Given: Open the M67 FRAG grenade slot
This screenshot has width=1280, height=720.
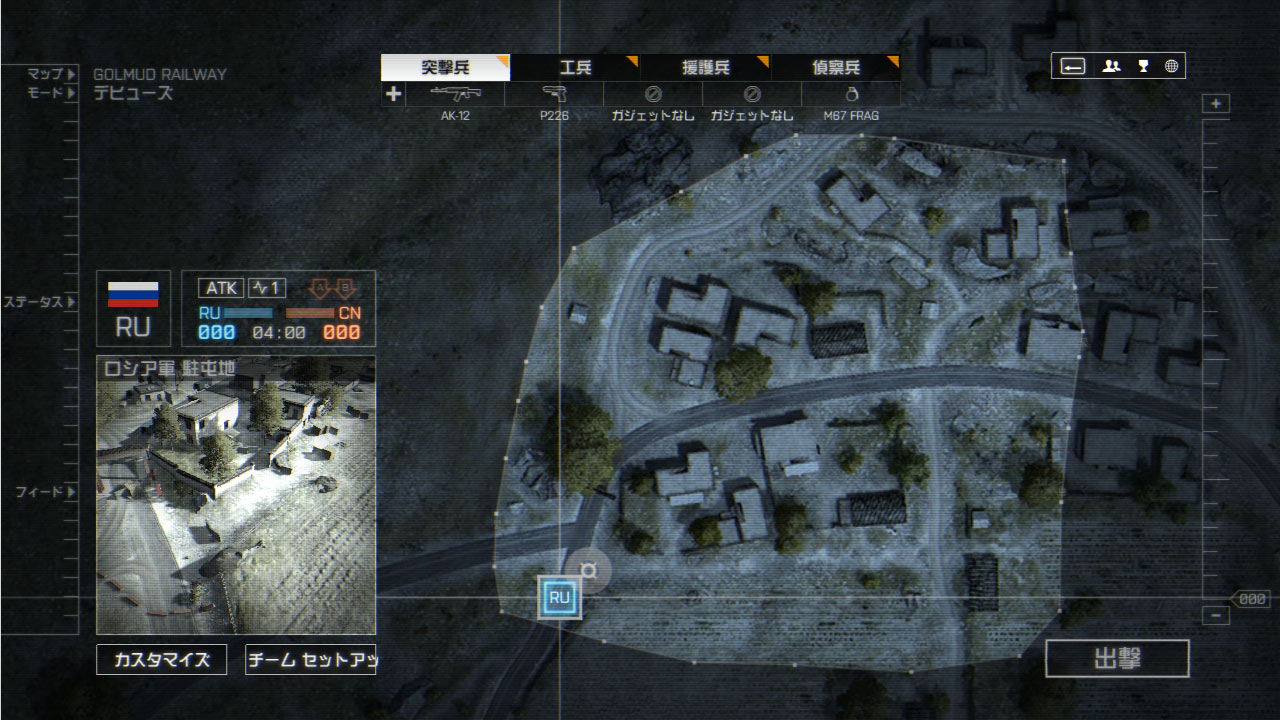Looking at the screenshot, I should (852, 94).
